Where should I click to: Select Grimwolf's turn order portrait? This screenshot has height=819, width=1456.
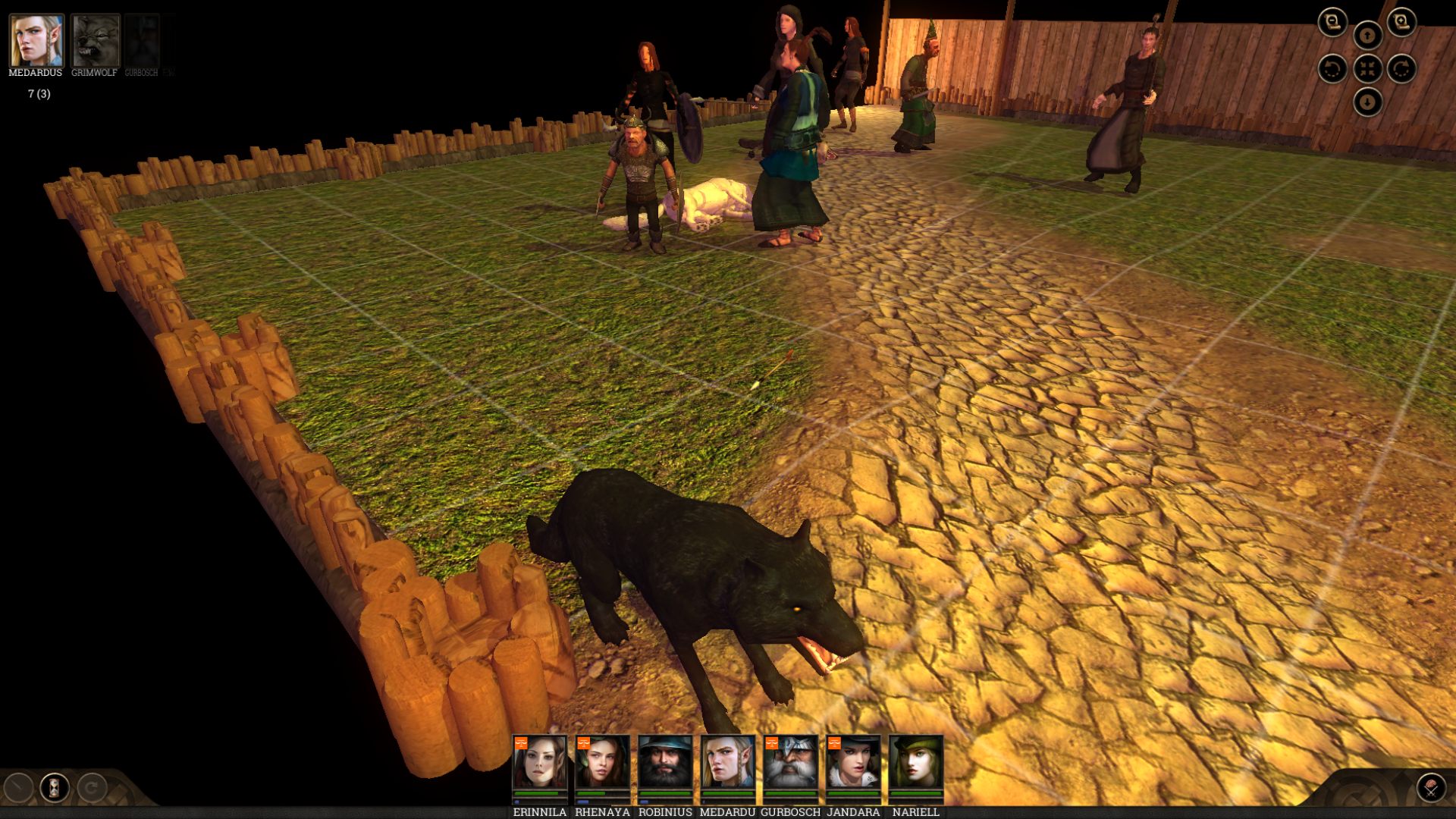(x=95, y=41)
